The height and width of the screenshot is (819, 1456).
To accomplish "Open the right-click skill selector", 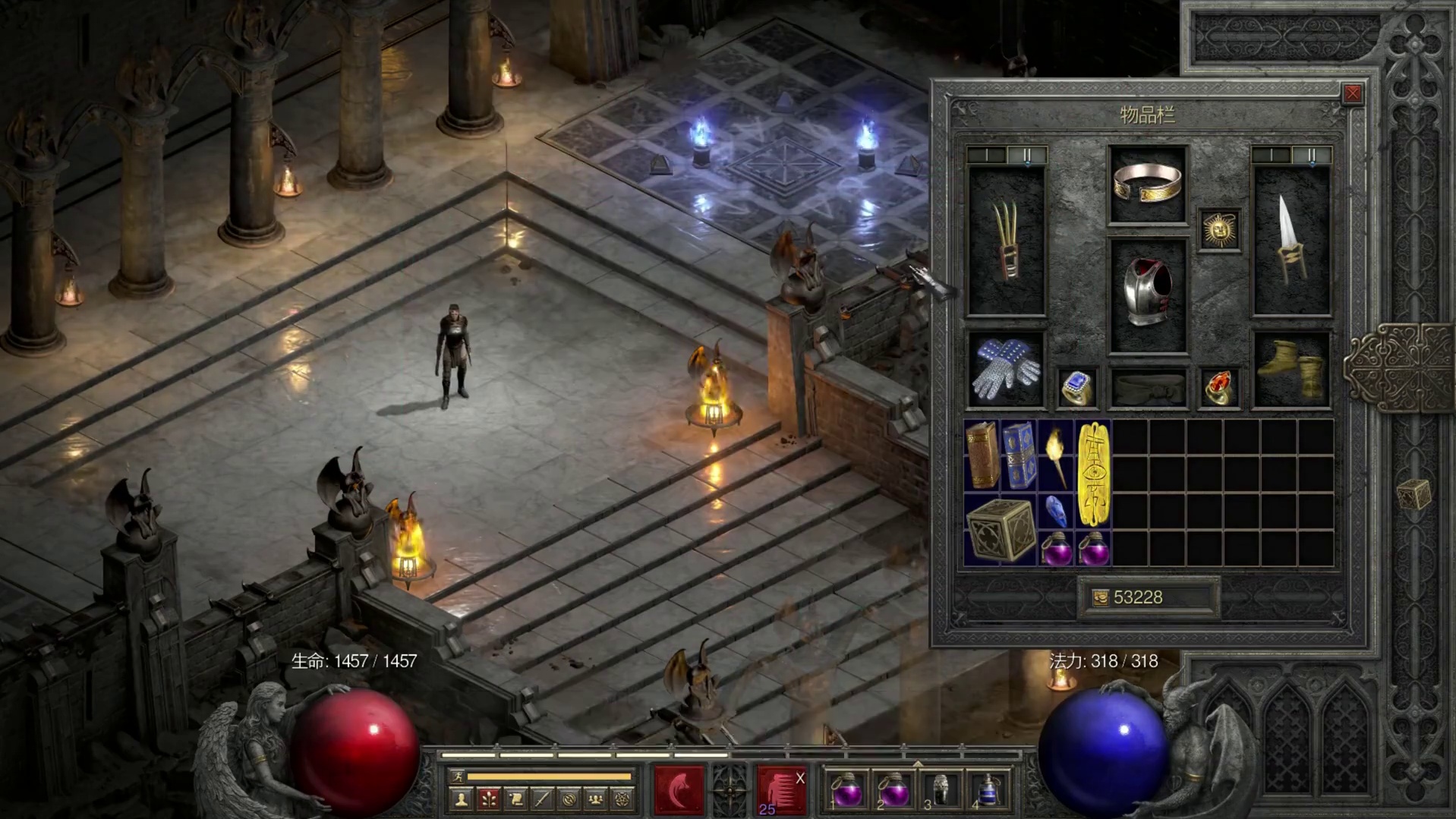I will (x=780, y=789).
